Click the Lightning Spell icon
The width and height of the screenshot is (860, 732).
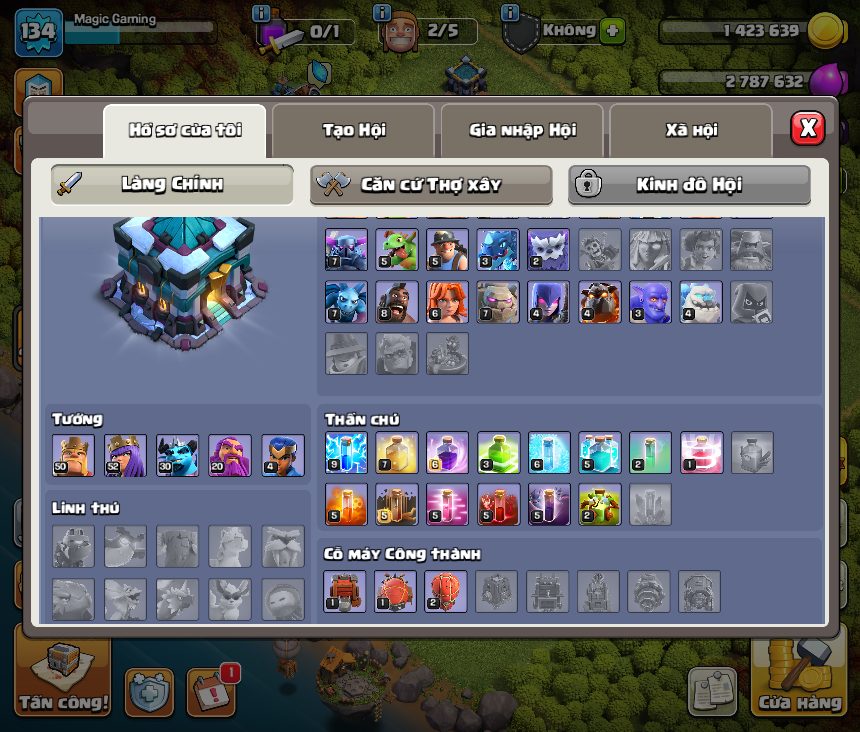pyautogui.click(x=346, y=453)
